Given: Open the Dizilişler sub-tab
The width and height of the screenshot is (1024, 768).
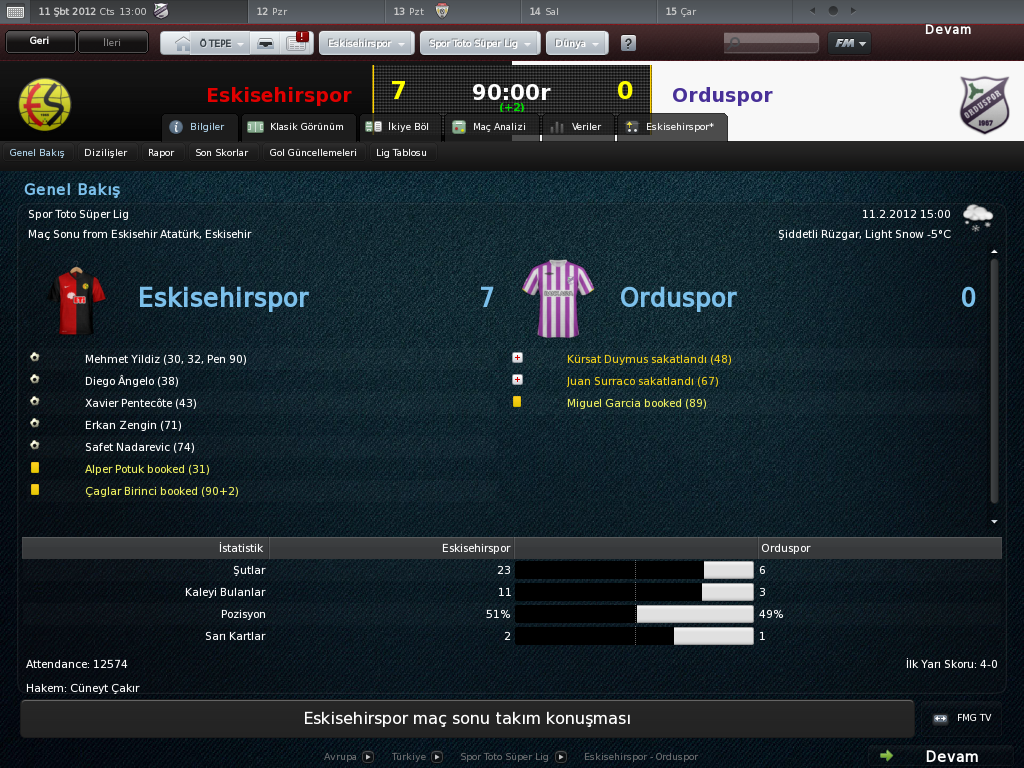Looking at the screenshot, I should [105, 153].
